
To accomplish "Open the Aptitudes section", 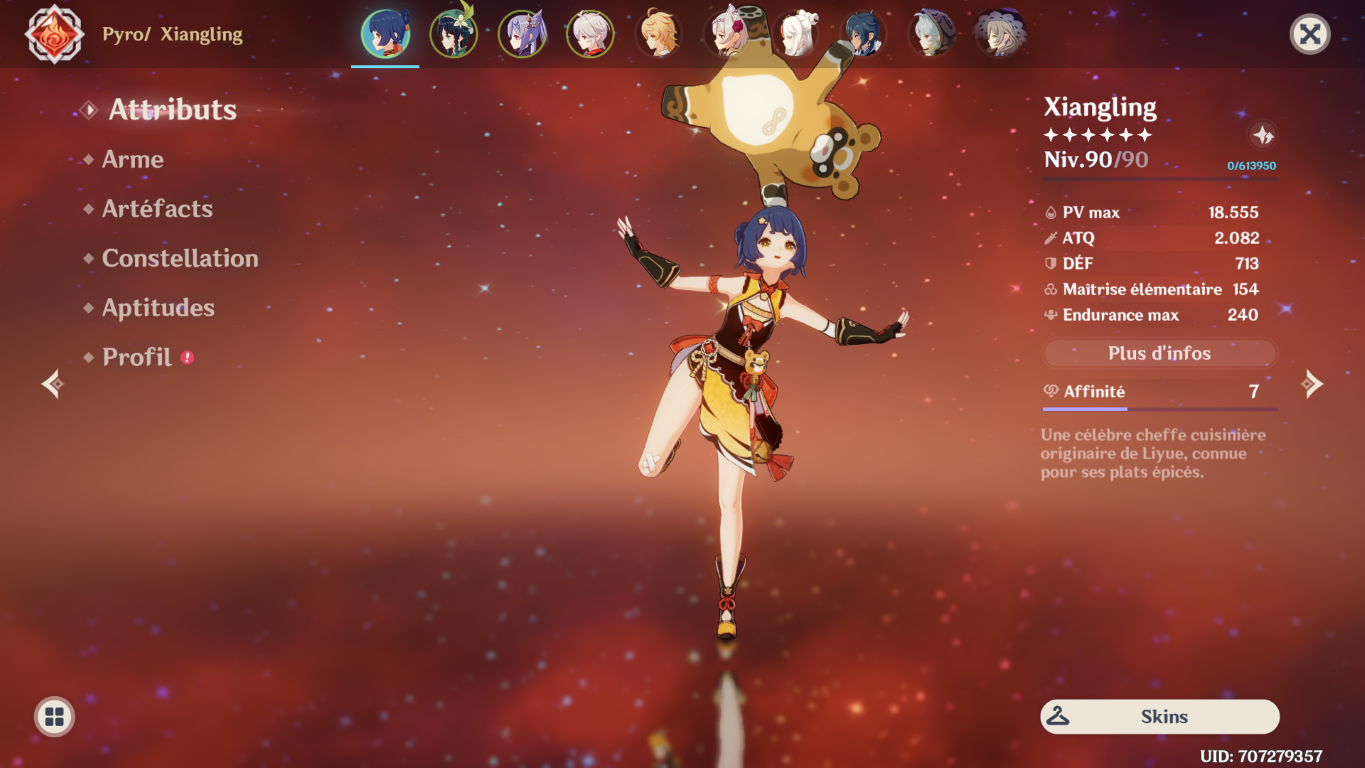I will (x=157, y=307).
